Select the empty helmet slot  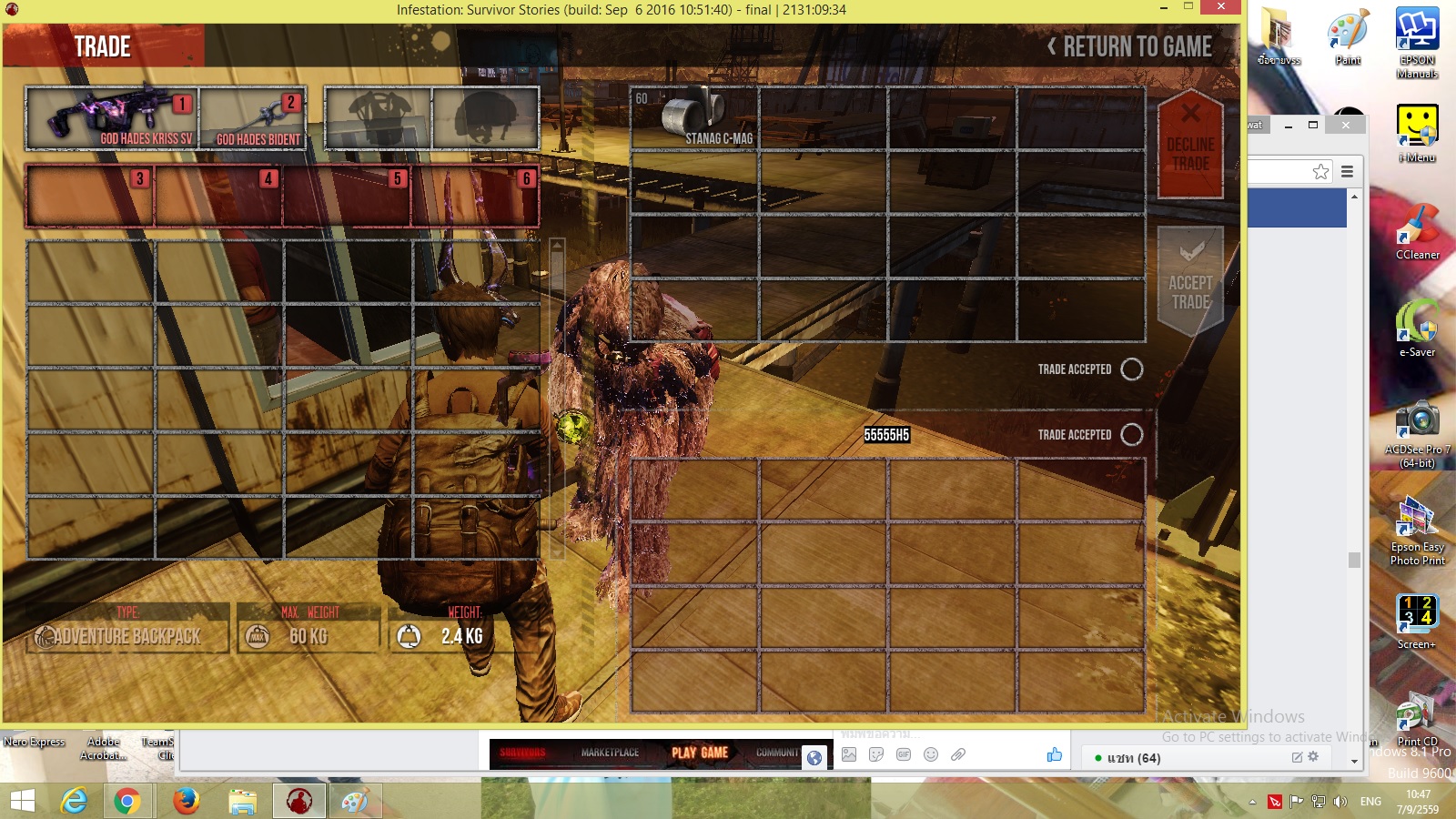point(486,118)
